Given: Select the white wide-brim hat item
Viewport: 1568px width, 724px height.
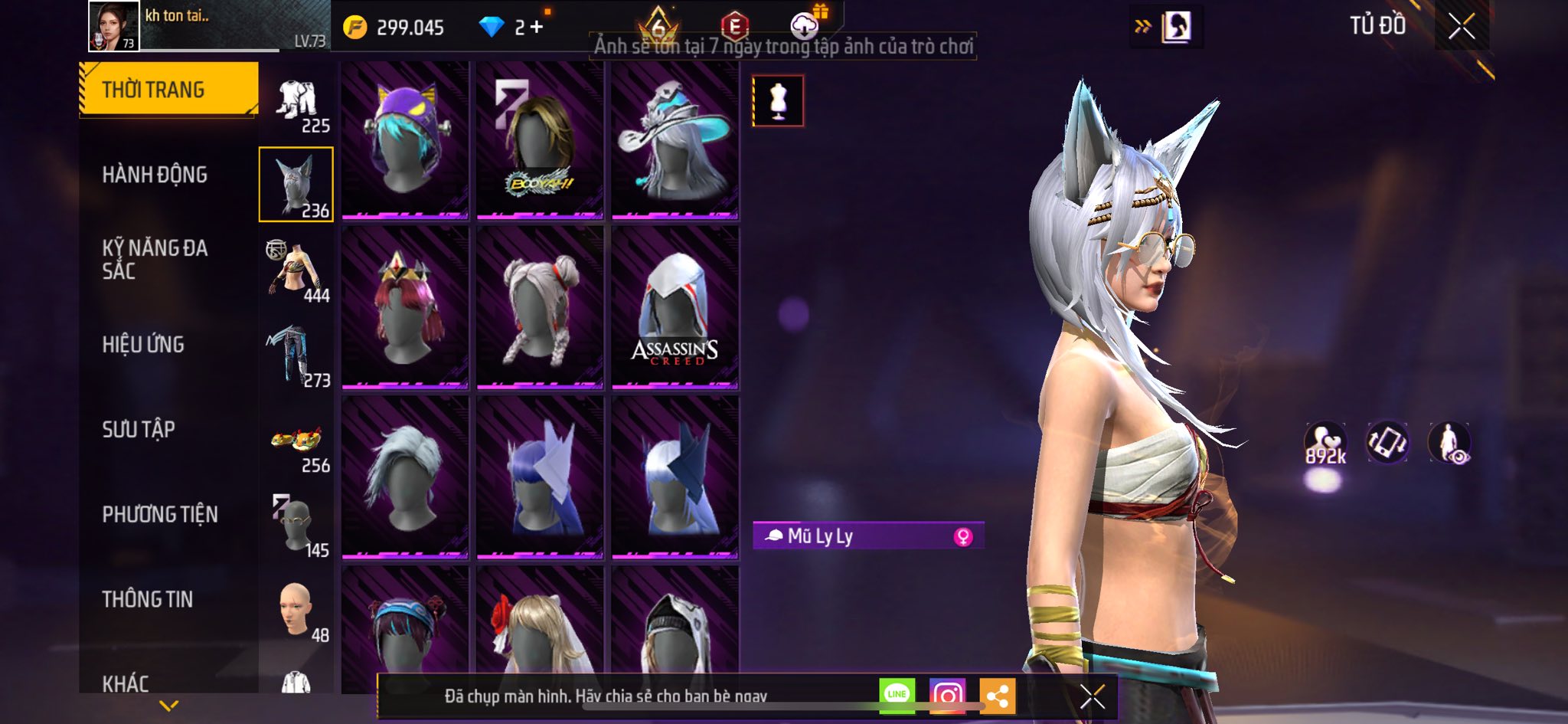Looking at the screenshot, I should click(x=675, y=140).
